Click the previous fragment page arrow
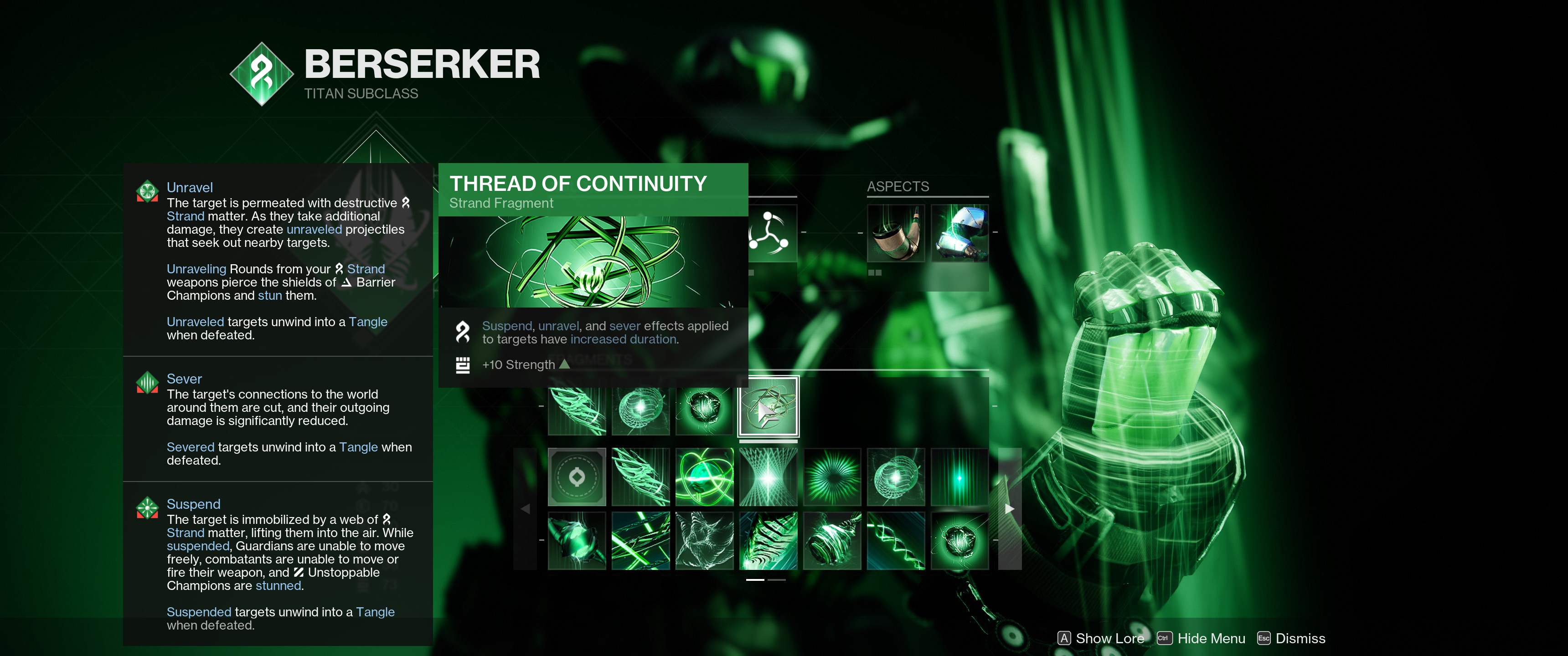This screenshot has width=1568, height=656. coord(525,509)
